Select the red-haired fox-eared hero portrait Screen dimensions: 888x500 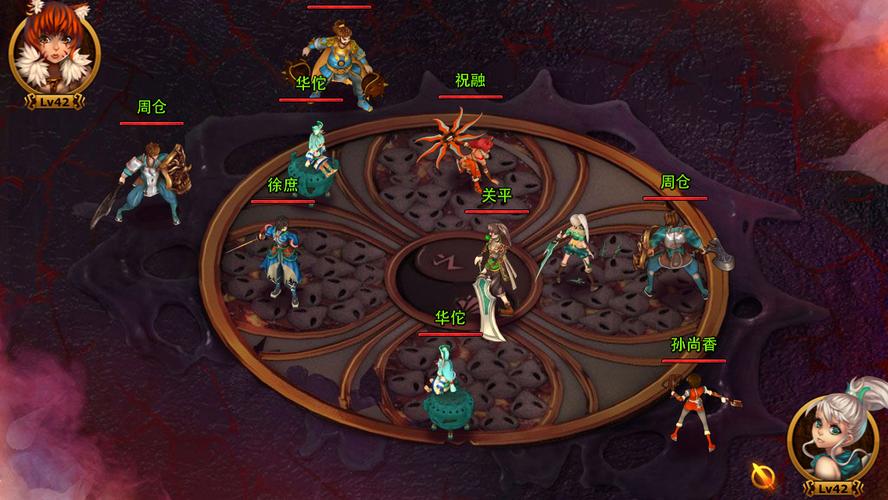[53, 50]
